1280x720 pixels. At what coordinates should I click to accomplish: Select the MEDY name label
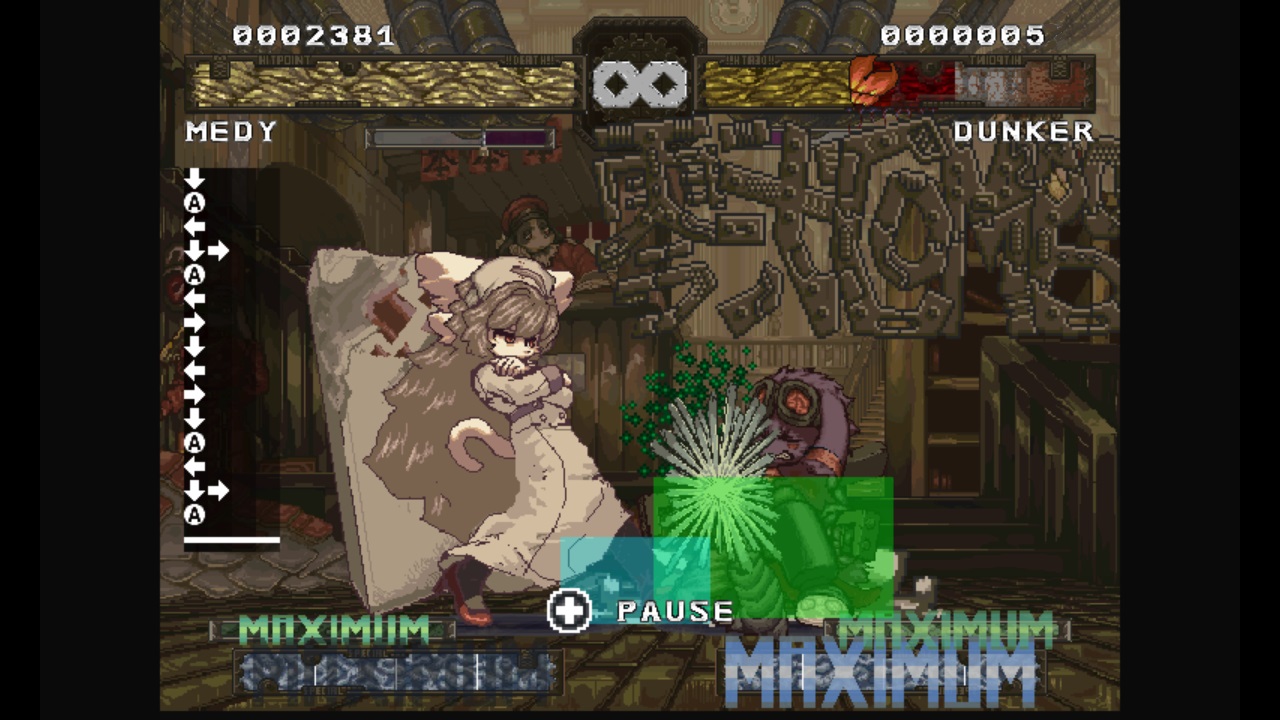(x=231, y=131)
